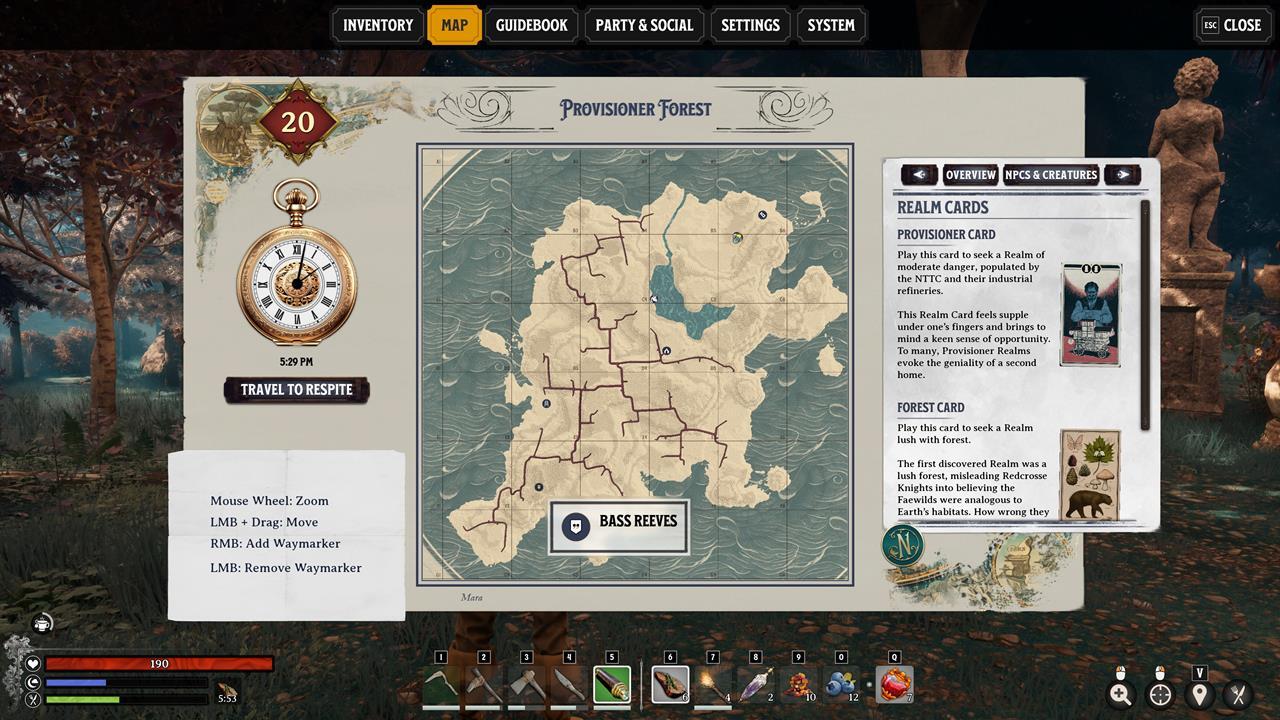
Task: Select the sickle in hotbar slot 1
Action: [441, 685]
